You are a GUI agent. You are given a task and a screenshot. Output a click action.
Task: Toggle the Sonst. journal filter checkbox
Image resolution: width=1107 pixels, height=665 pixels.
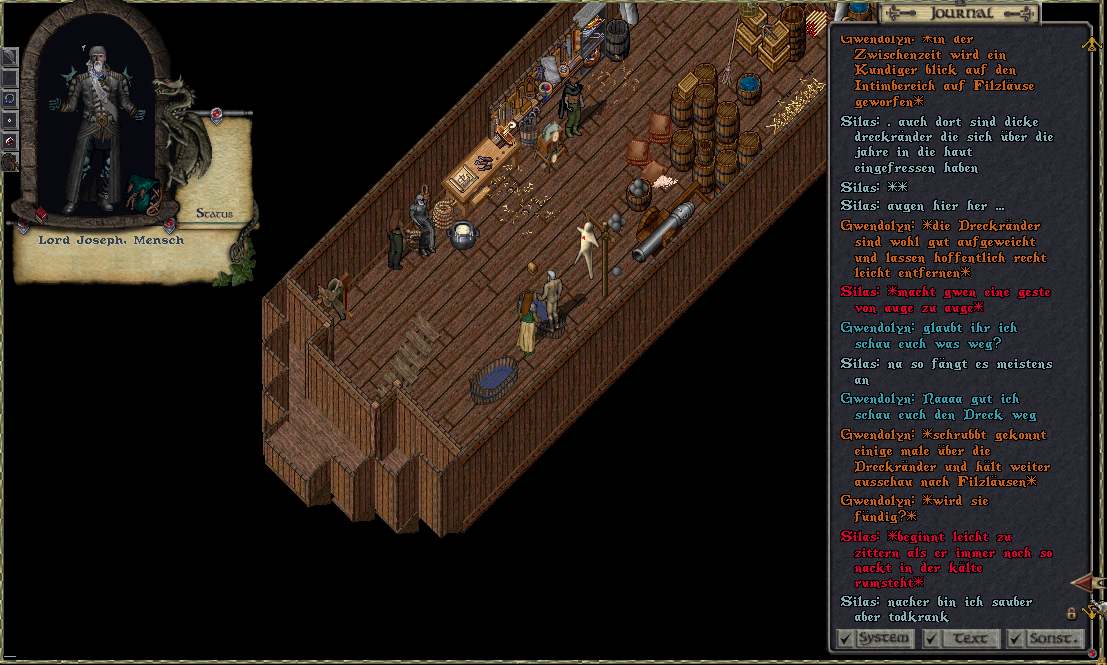1015,638
